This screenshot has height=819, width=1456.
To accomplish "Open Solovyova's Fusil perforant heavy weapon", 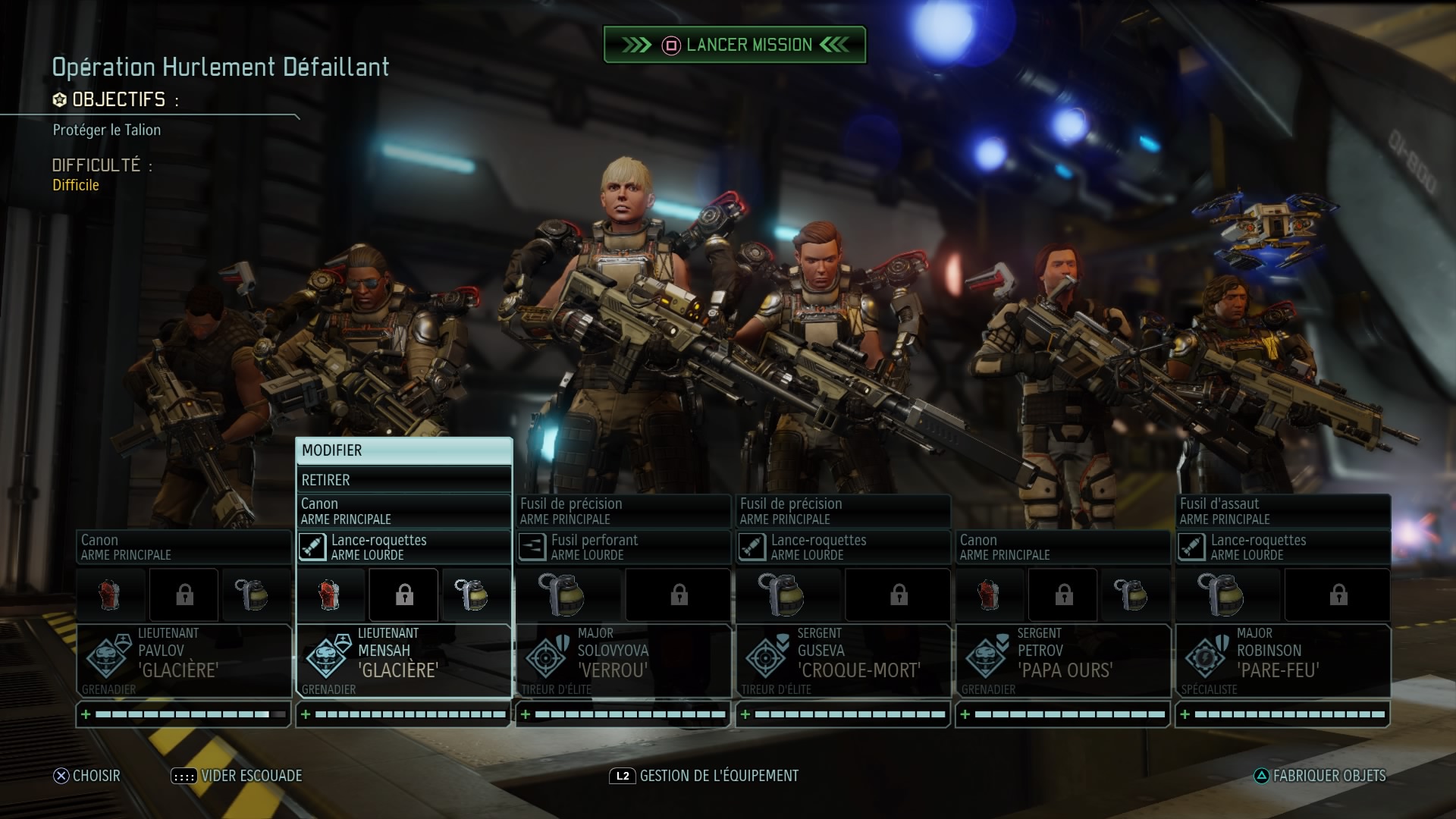I will [623, 547].
